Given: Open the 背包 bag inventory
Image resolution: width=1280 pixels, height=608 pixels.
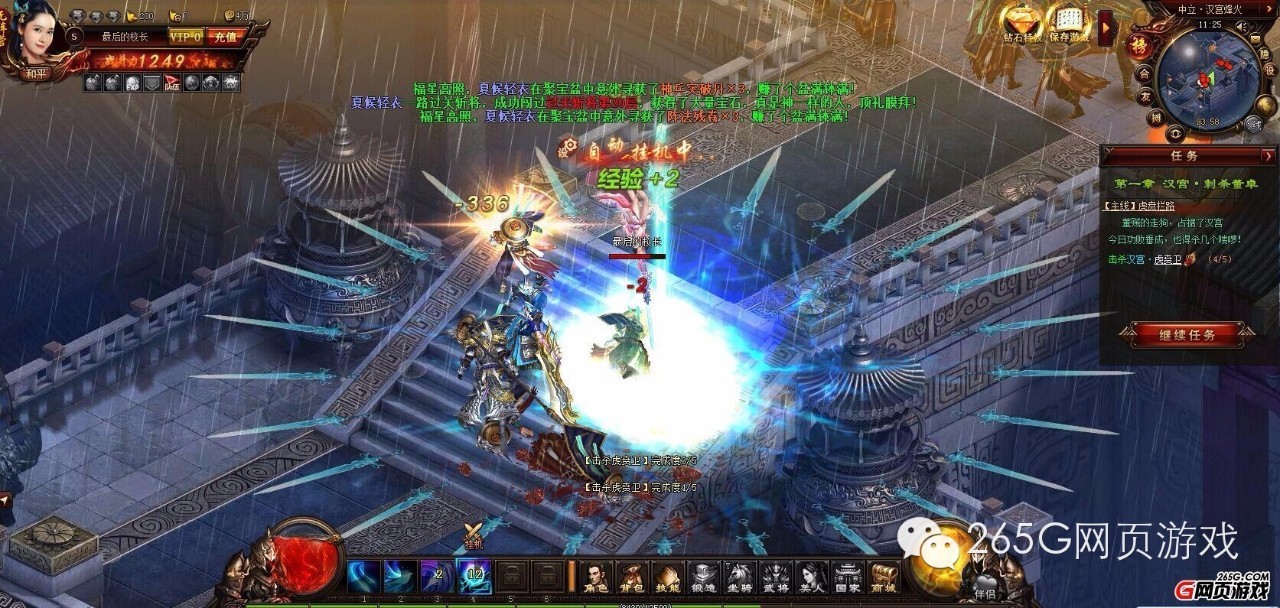Looking at the screenshot, I should [x=631, y=577].
